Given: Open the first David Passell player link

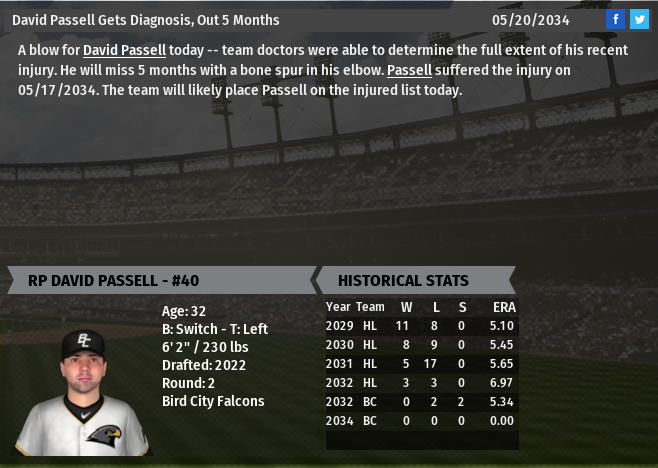Looking at the screenshot, I should (x=124, y=50).
